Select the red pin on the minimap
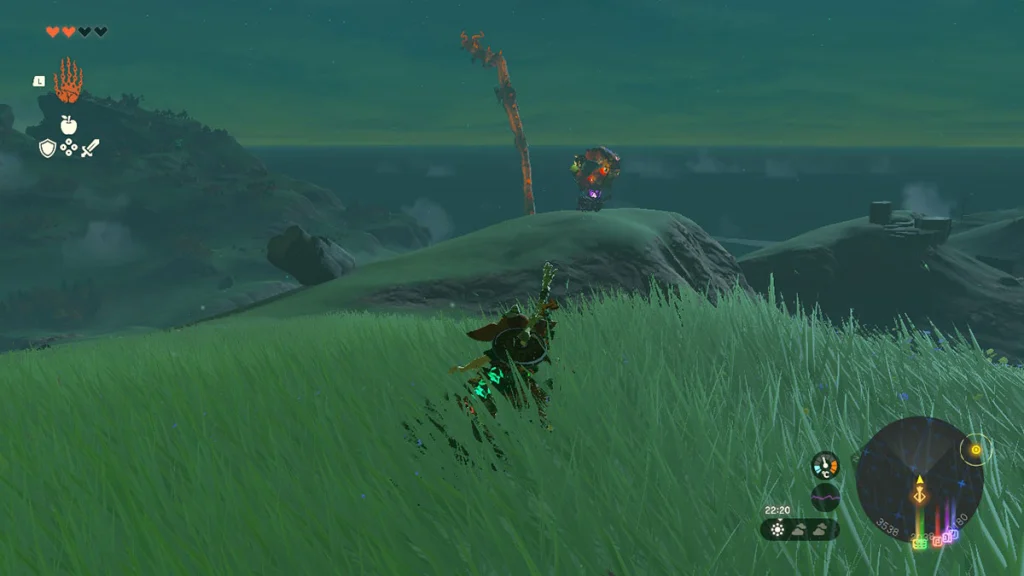 point(937,540)
